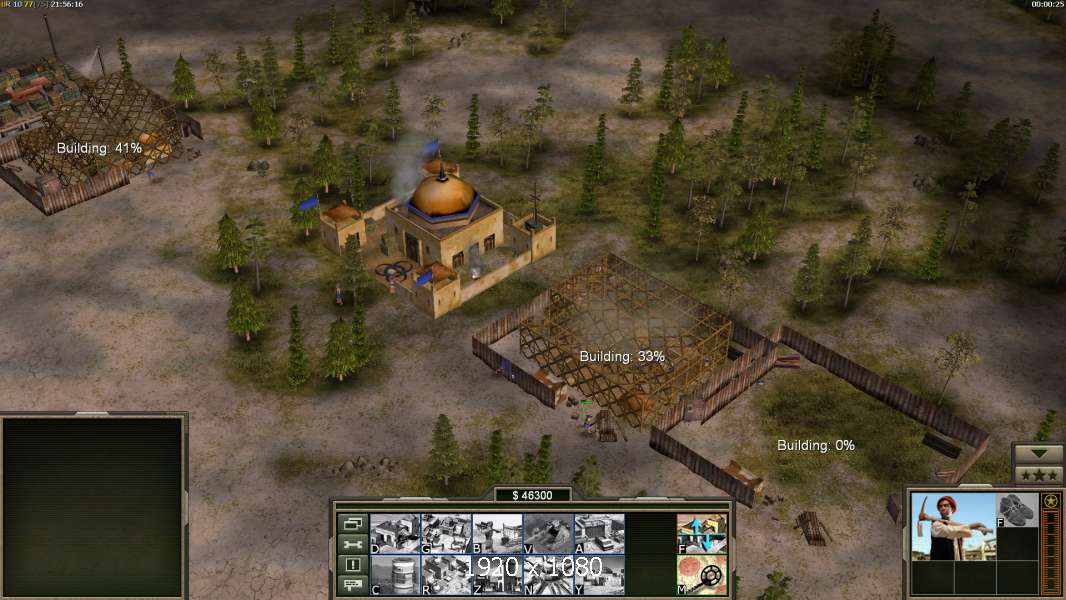Select the barrel structure icon labeled C
The width and height of the screenshot is (1066, 600).
coord(395,575)
